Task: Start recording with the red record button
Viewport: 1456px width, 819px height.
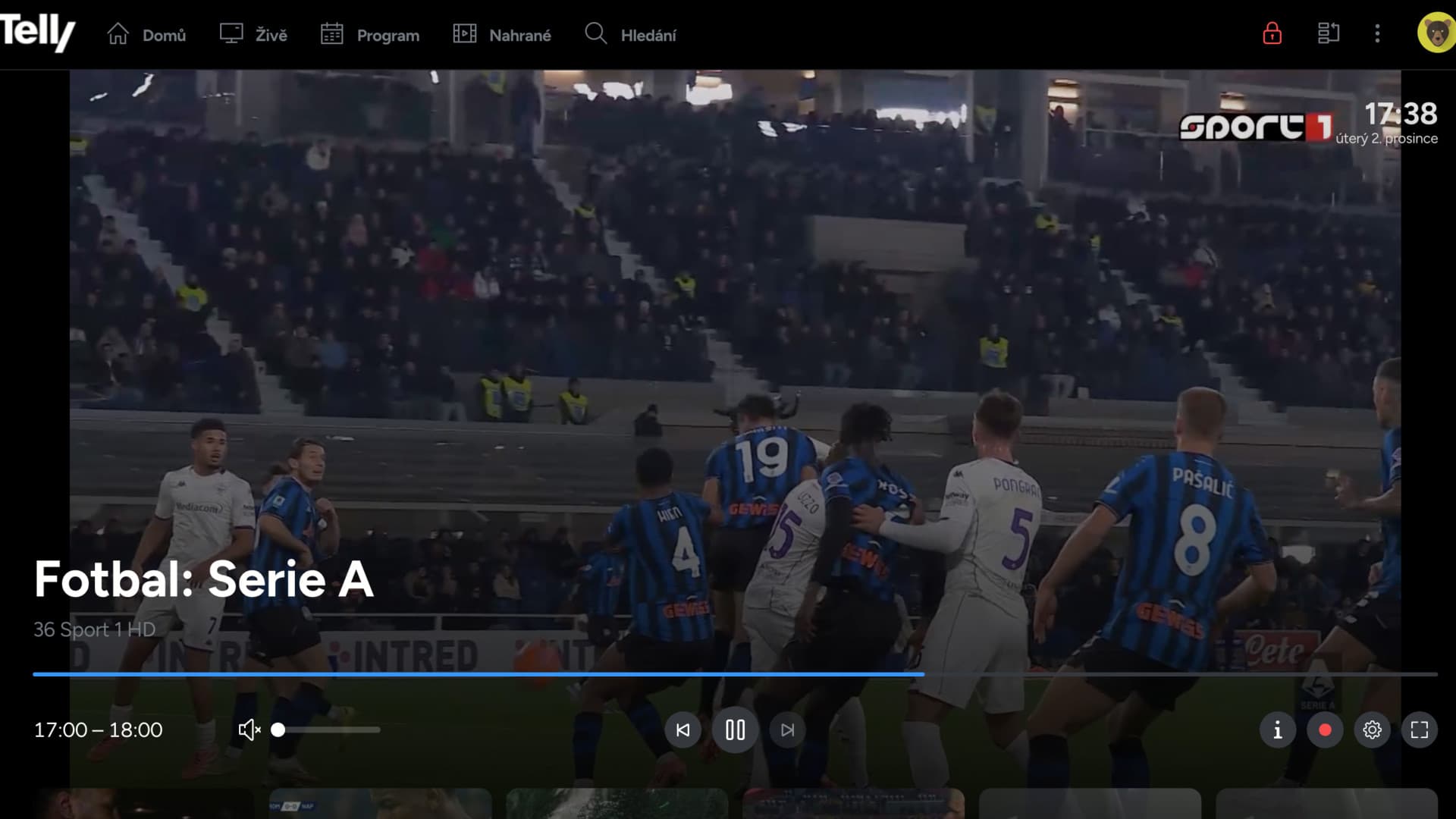Action: (1326, 730)
